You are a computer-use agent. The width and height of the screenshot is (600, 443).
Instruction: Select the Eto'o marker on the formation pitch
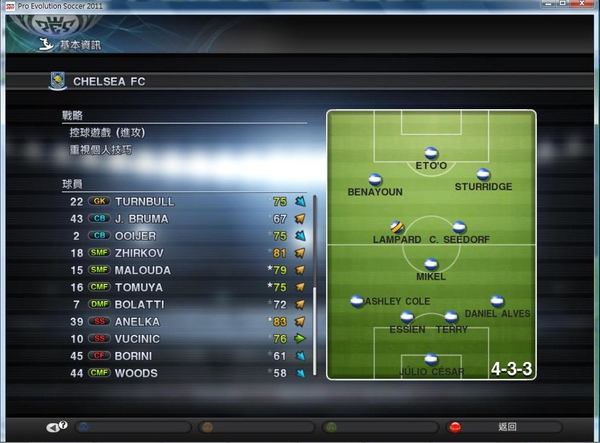431,153
